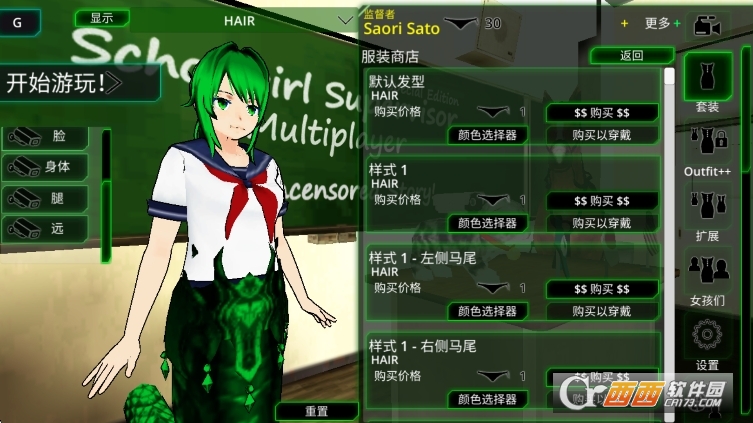Choose 购买以穿戴 for 样式 1 - 左侧马尾
753x423 pixels.
[x=602, y=311]
